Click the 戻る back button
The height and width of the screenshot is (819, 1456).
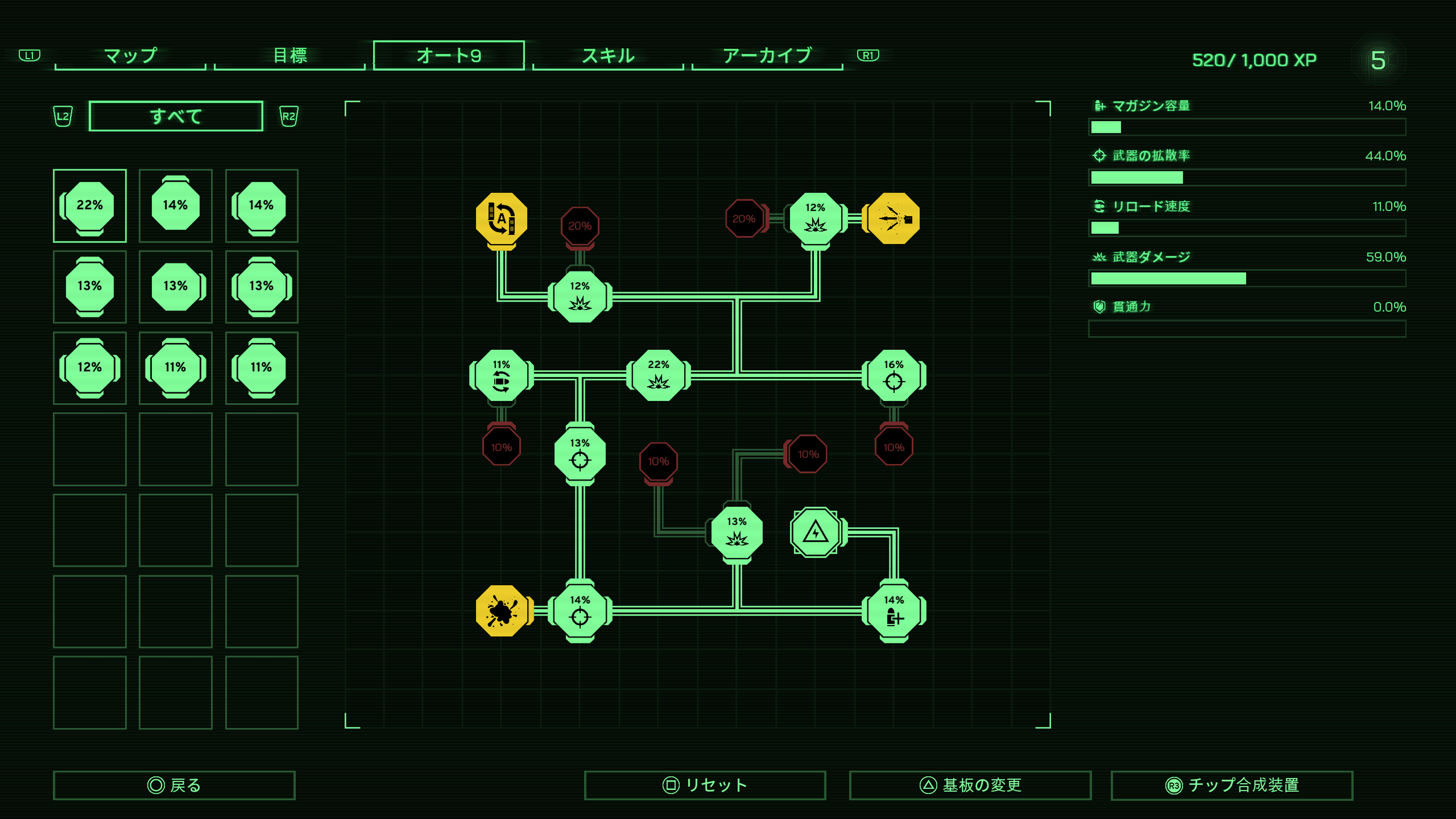174,785
